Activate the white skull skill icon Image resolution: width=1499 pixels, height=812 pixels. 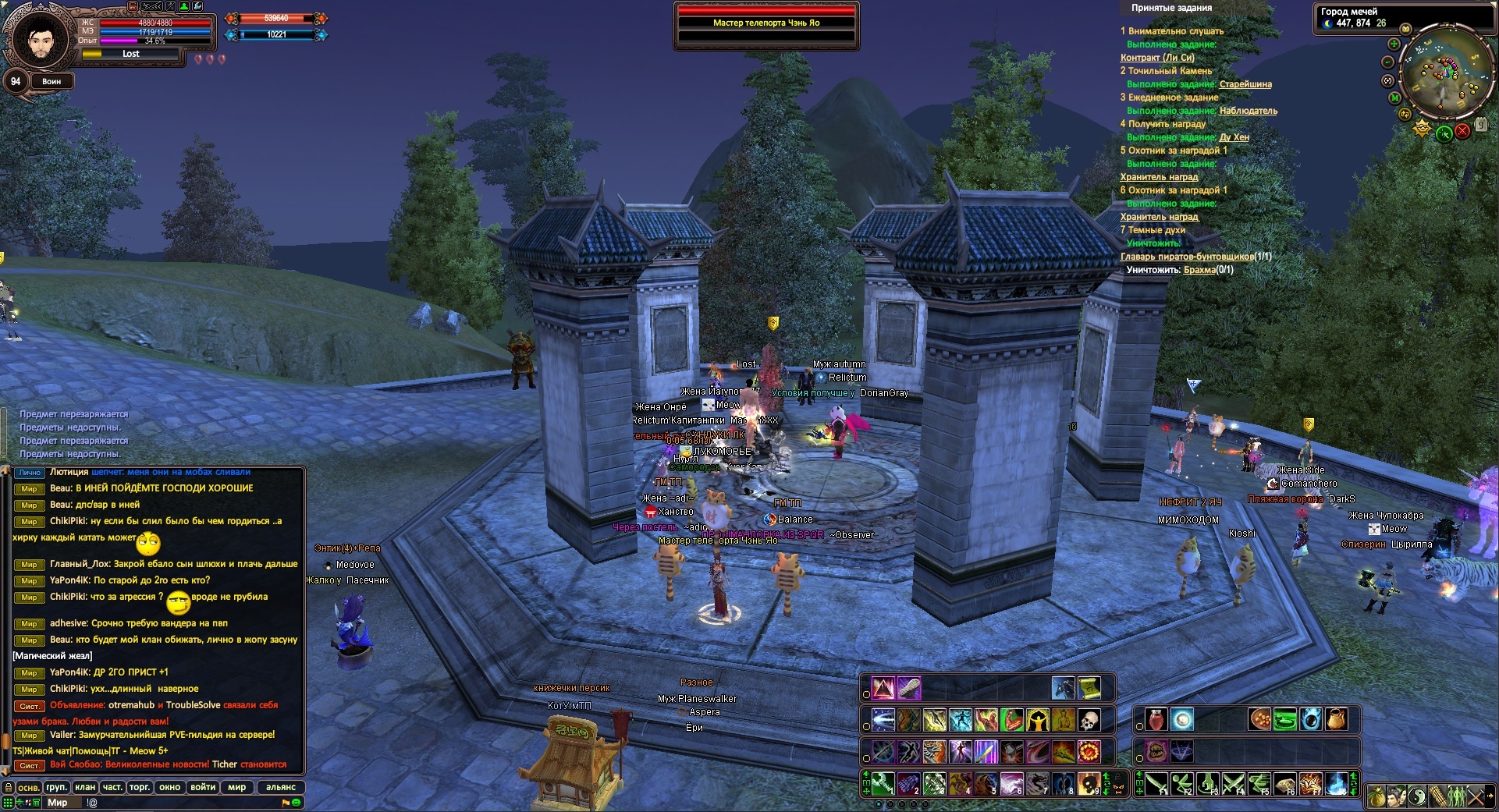pos(1089,719)
